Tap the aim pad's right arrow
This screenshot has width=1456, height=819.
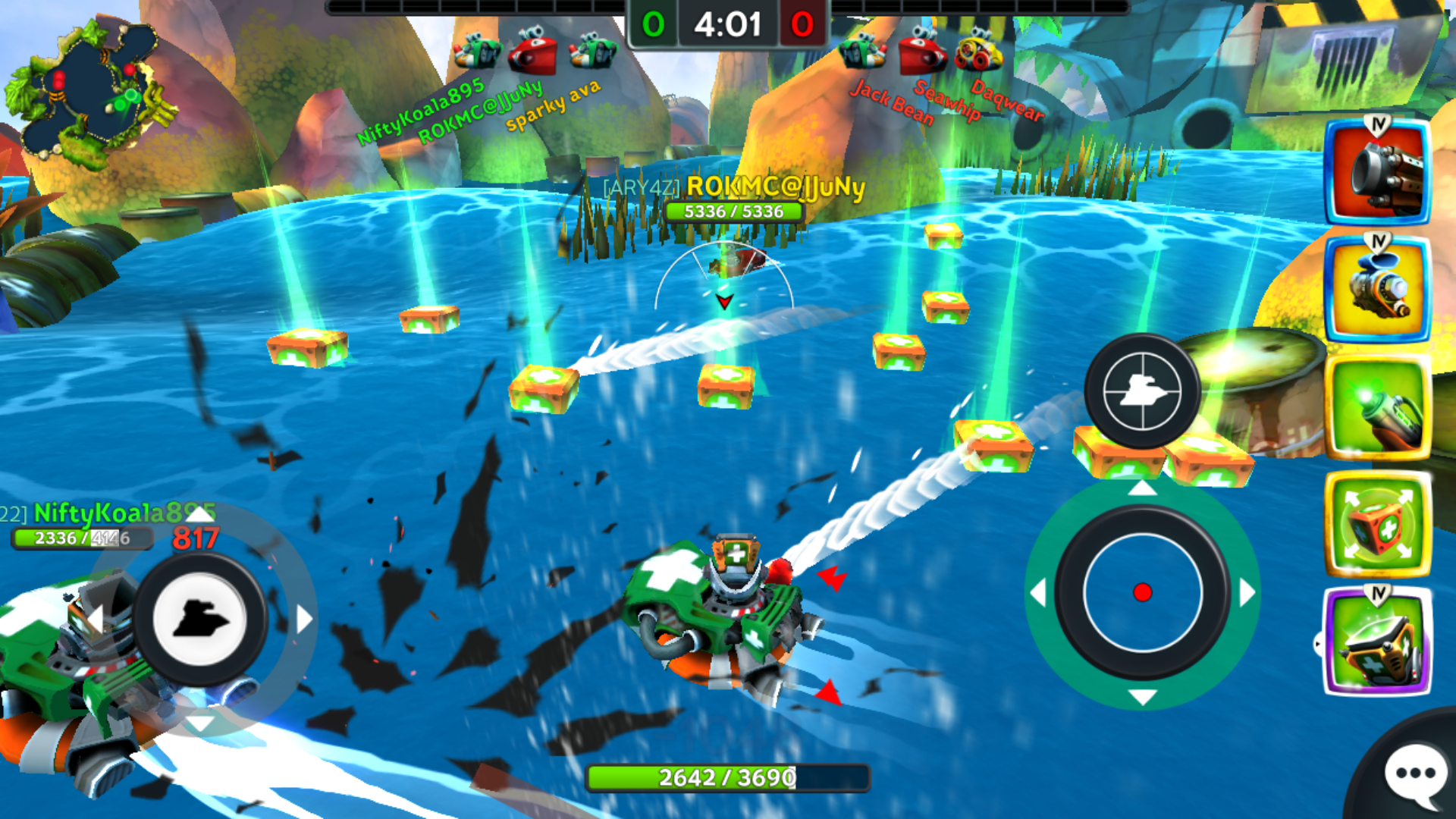pos(1247,592)
